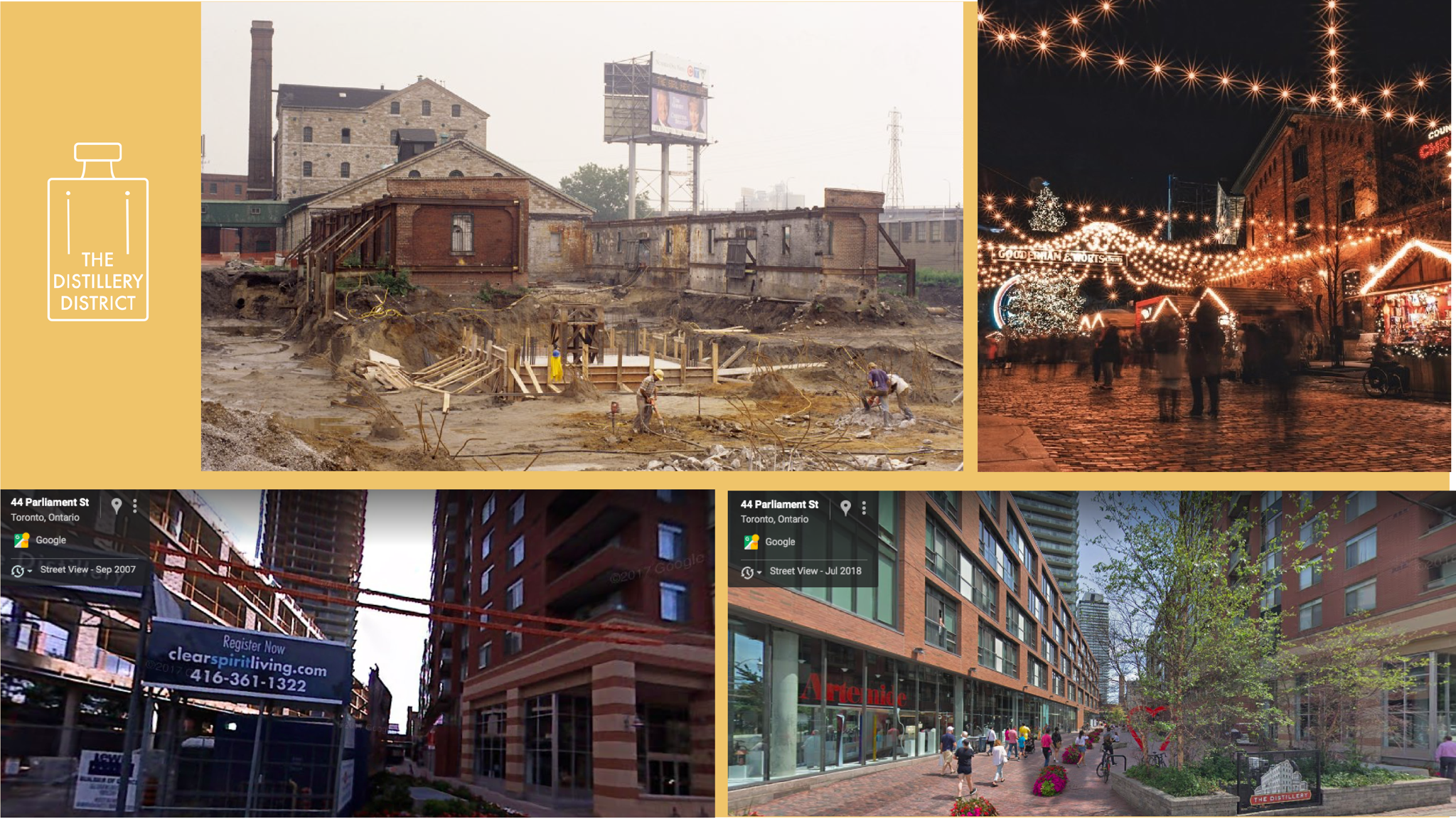Click the map pin icon in the Jul 2018 panel
Viewport: 1456px width, 819px height.
[x=846, y=507]
